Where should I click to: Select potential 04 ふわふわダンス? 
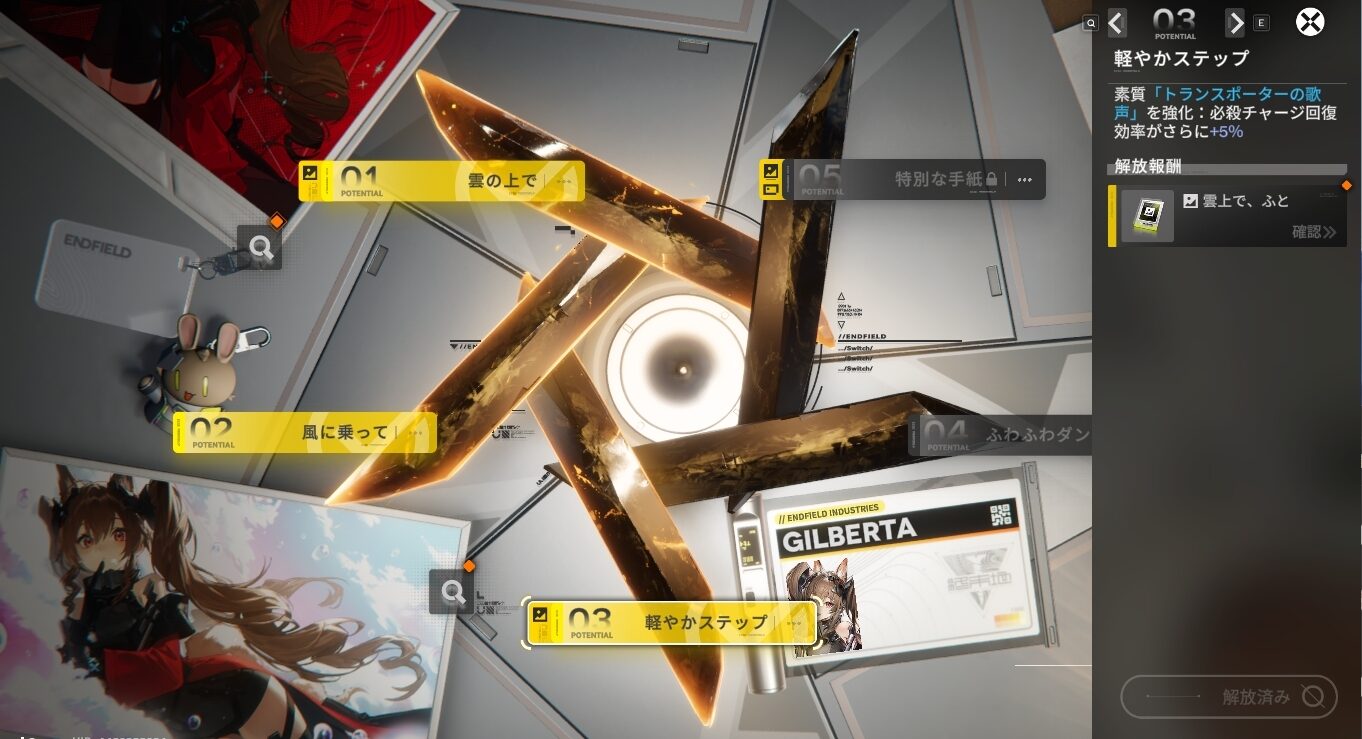click(1000, 435)
